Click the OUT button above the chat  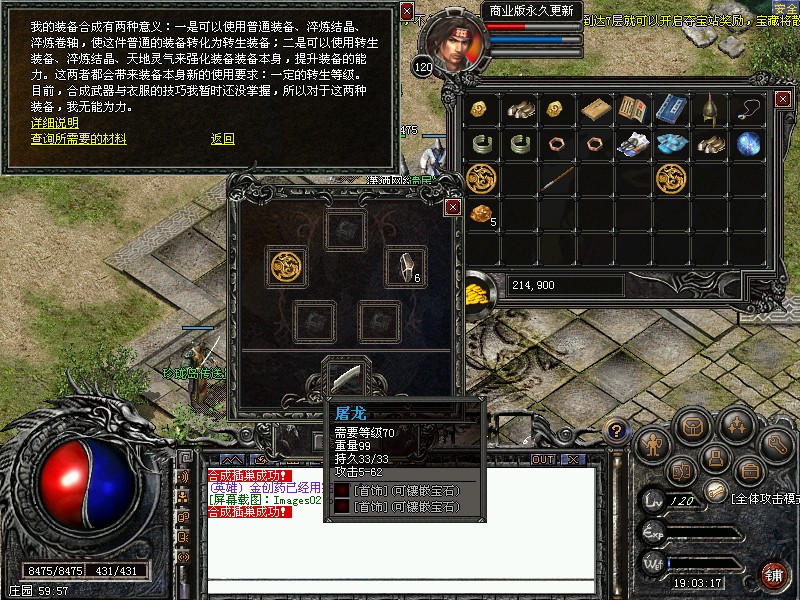543,459
